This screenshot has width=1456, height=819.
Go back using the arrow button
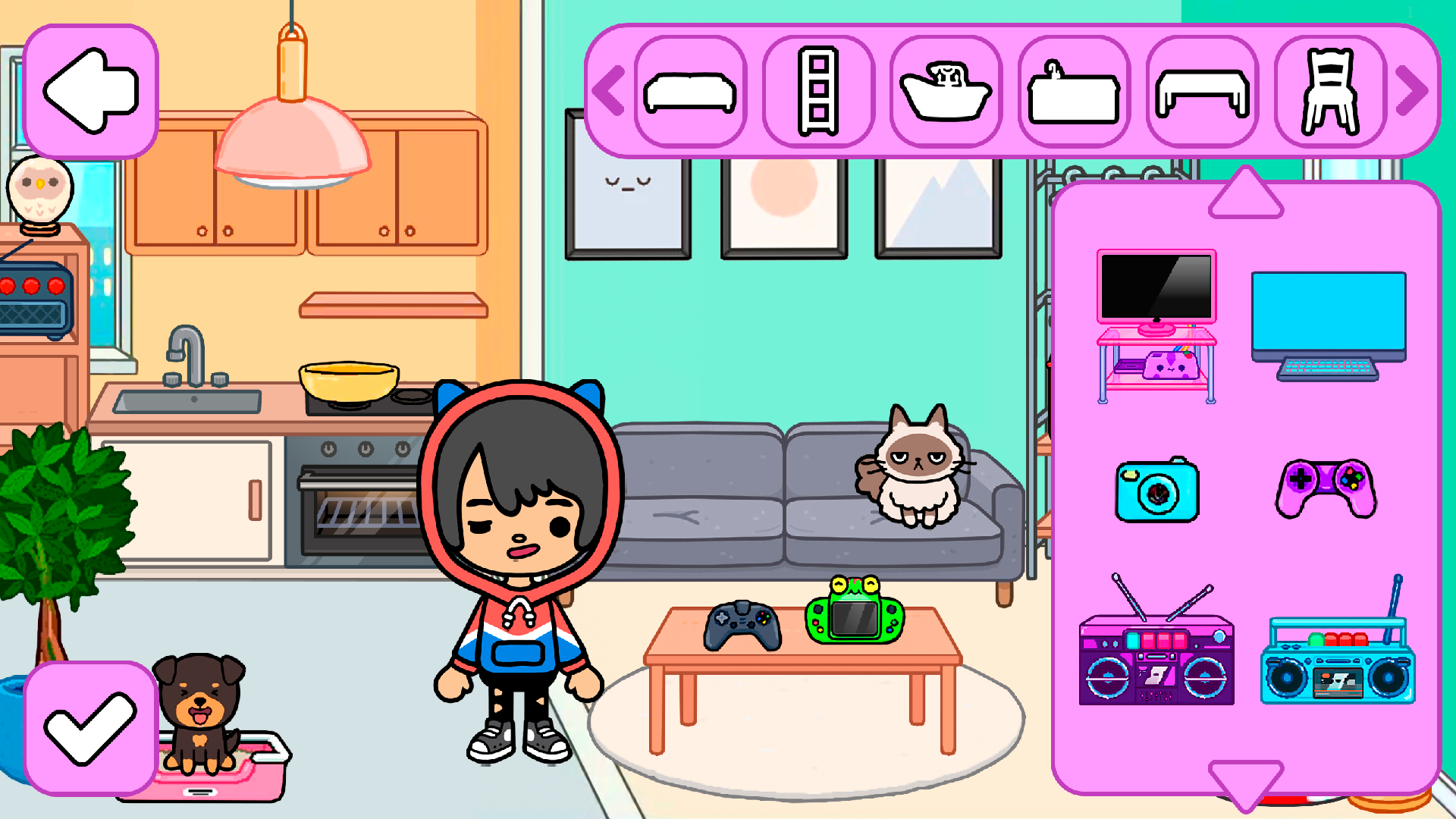point(91,91)
